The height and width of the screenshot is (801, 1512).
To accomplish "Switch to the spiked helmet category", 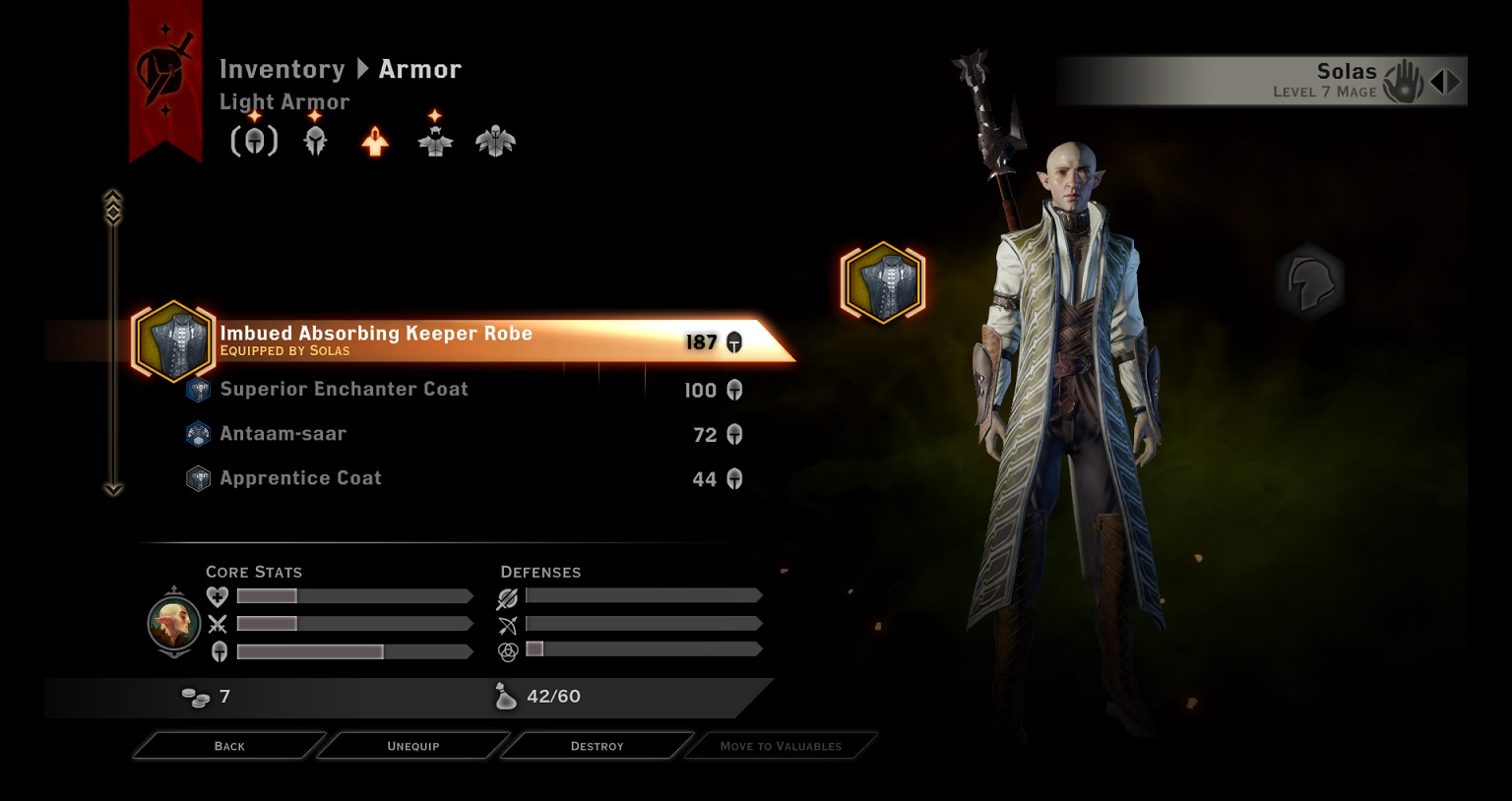I will [x=315, y=142].
